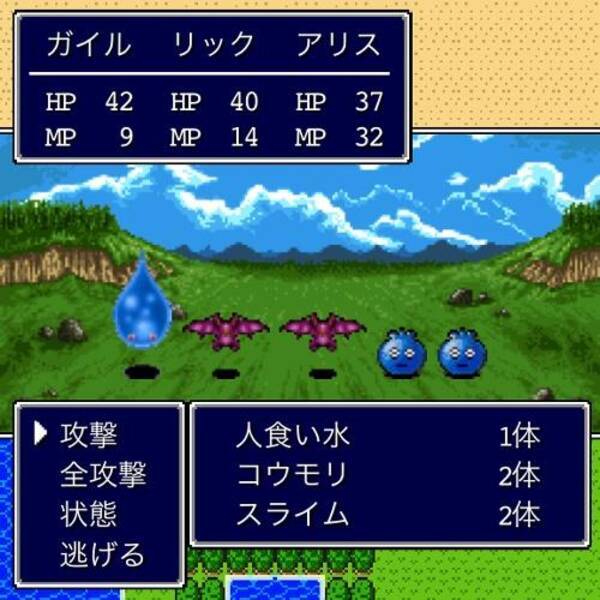Viewport: 600px width, 600px height.
Task: Select party member リック
Action: [x=214, y=45]
